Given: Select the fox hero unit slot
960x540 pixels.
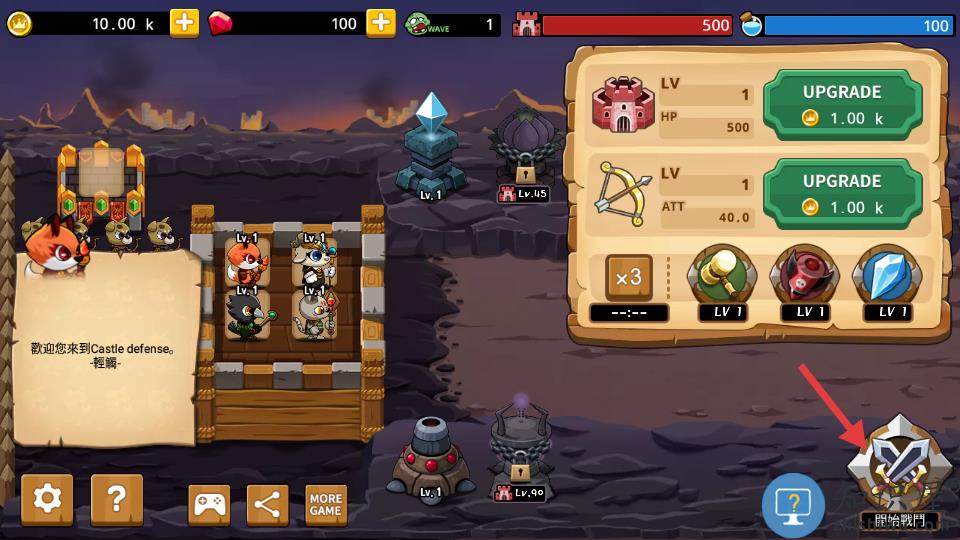Looking at the screenshot, I should (244, 262).
